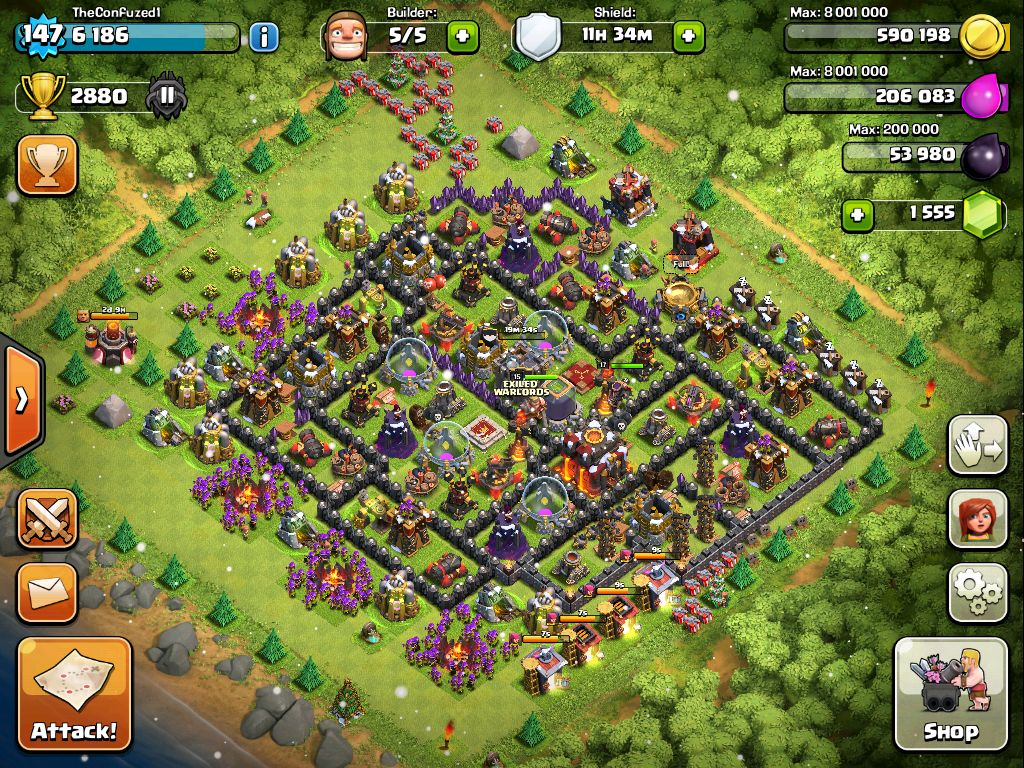This screenshot has width=1024, height=768.
Task: Open the trophy leaderboard button
Action: tap(47, 164)
